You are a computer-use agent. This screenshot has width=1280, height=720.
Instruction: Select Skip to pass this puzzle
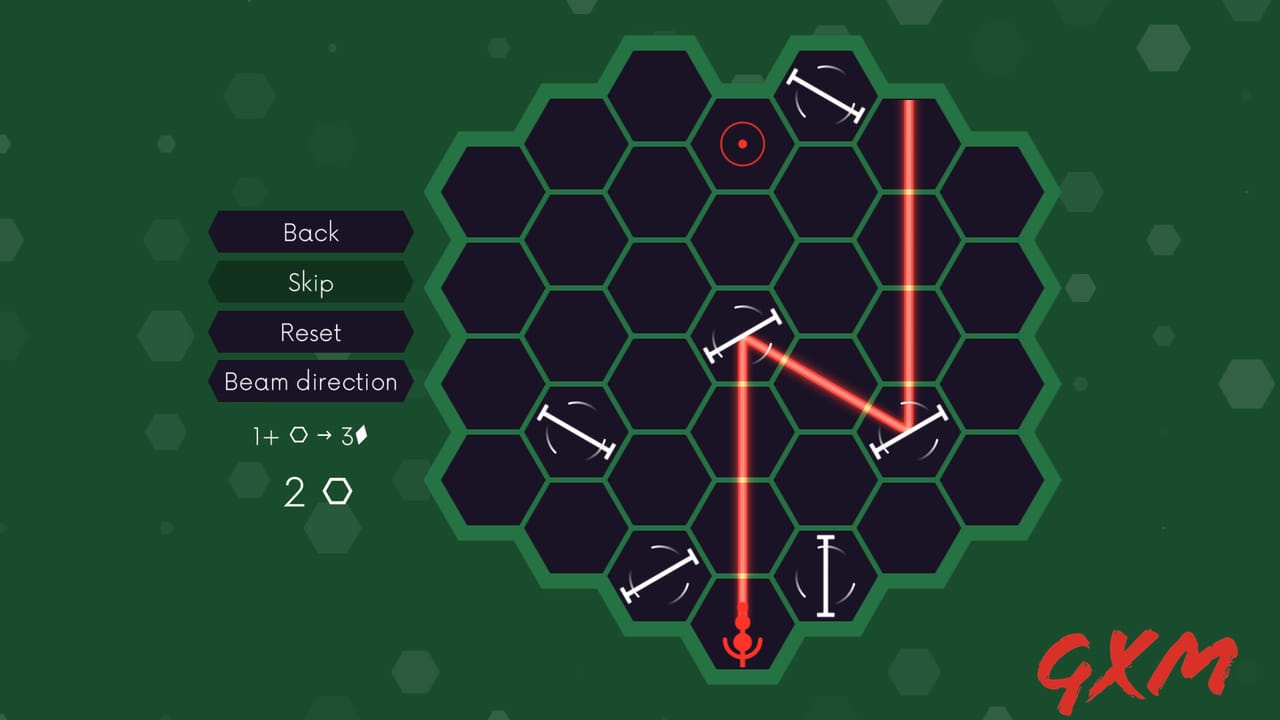pyautogui.click(x=310, y=283)
